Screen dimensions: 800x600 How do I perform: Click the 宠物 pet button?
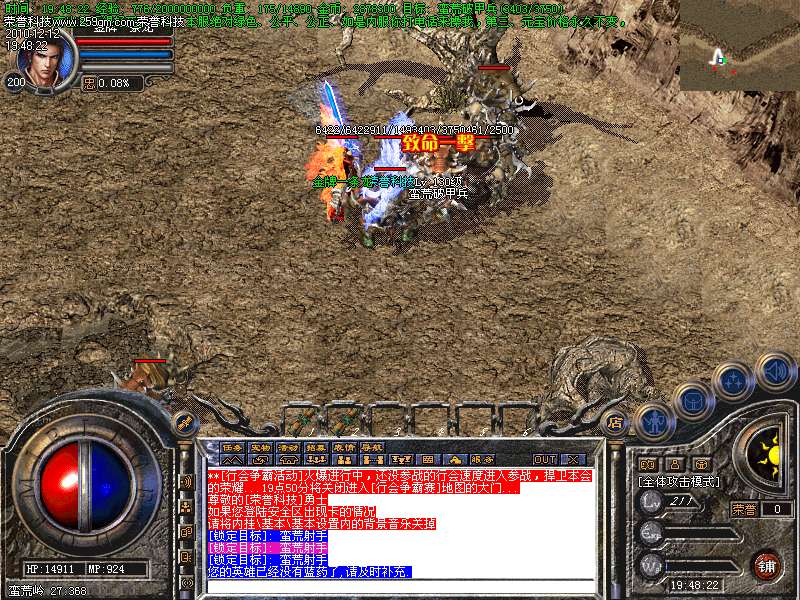(260, 446)
